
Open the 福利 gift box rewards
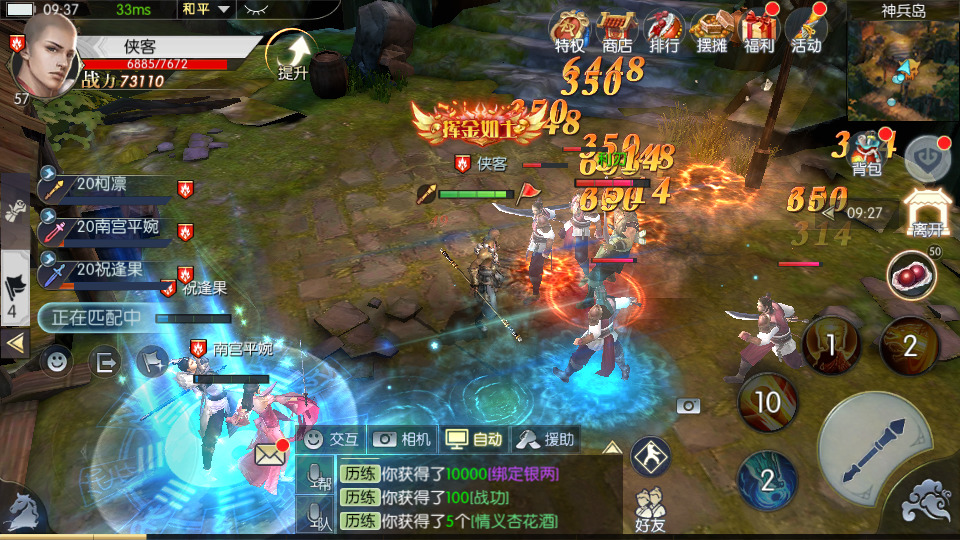click(759, 31)
